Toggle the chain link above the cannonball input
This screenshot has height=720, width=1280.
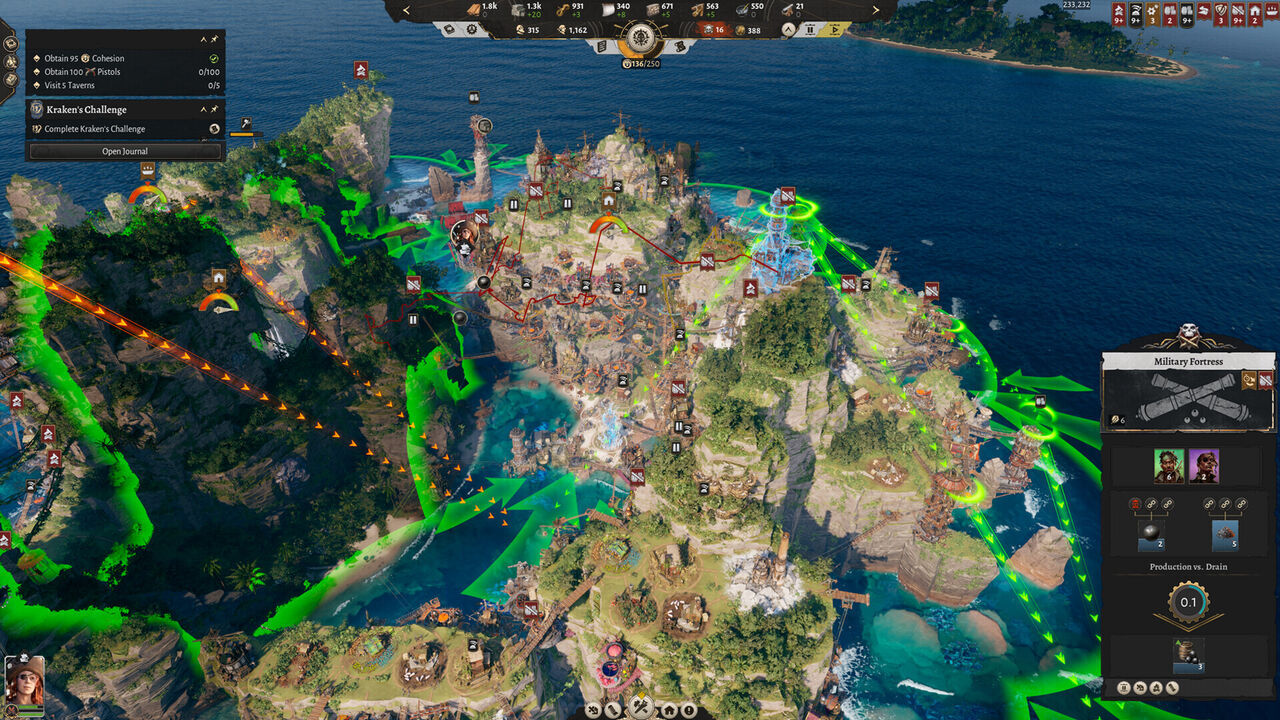(x=1152, y=504)
